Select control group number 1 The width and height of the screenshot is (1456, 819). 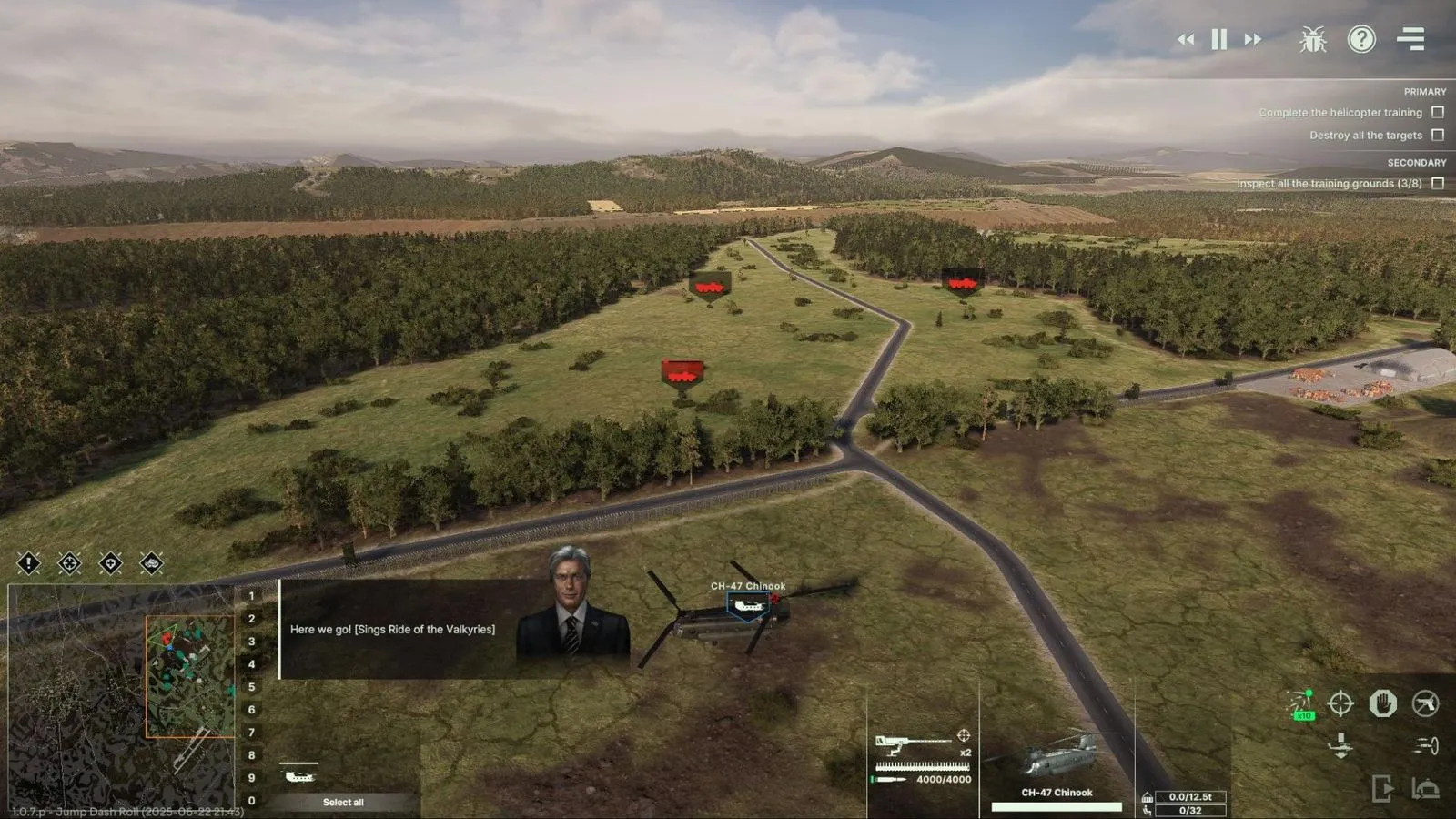252,595
